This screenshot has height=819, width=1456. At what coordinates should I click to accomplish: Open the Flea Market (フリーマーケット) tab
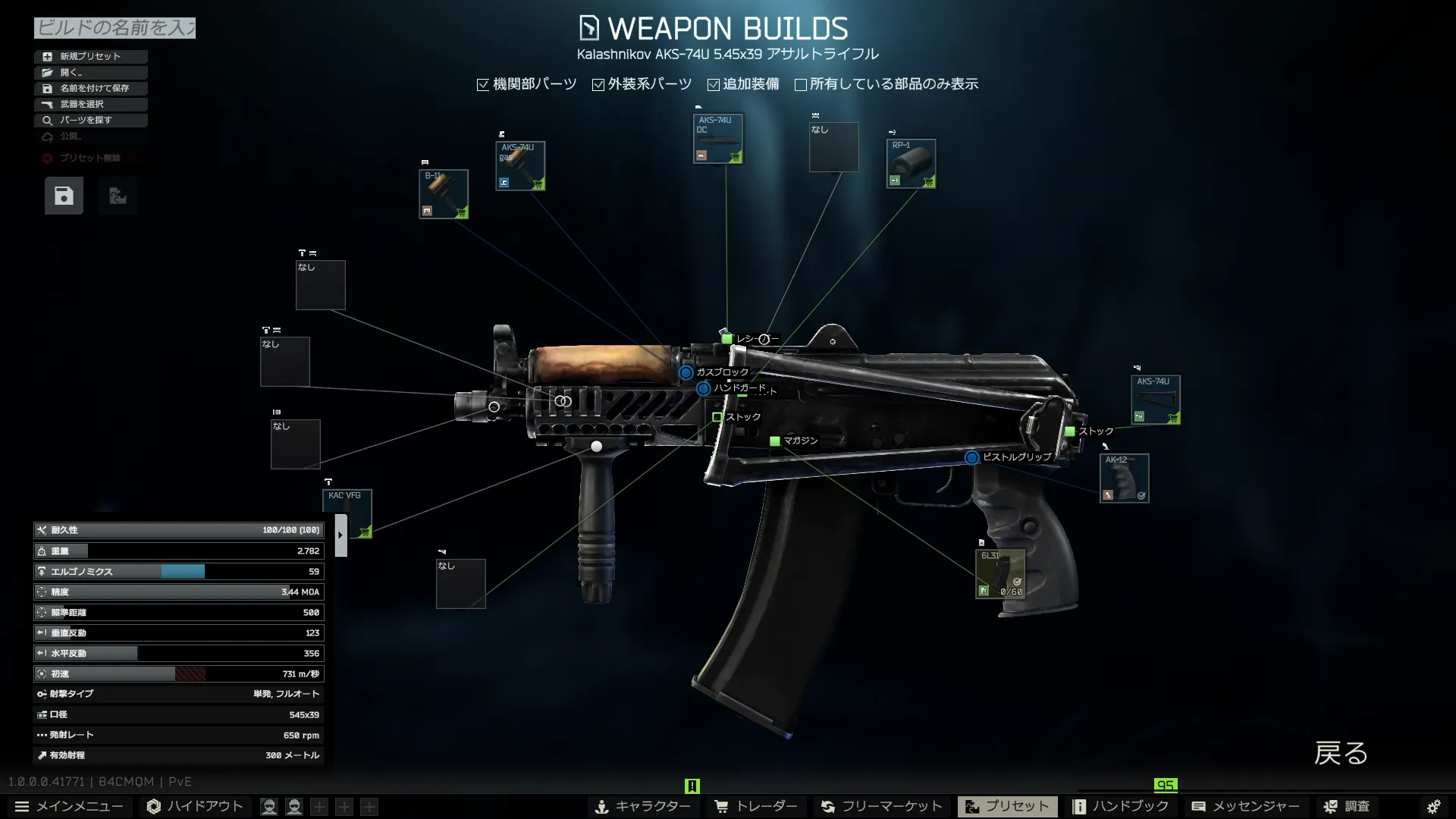point(882,806)
